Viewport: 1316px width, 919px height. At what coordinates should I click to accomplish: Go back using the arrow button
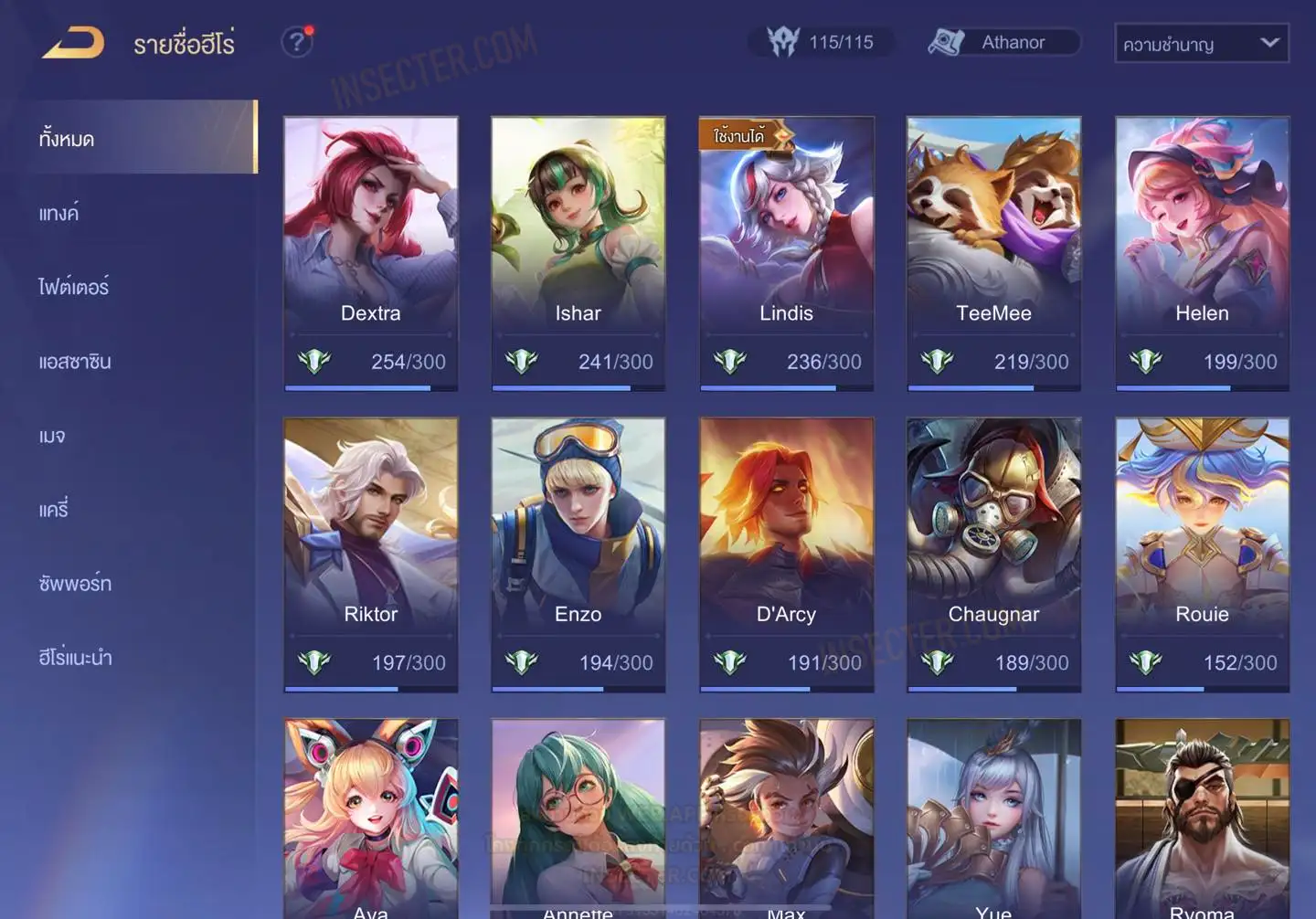pyautogui.click(x=73, y=43)
